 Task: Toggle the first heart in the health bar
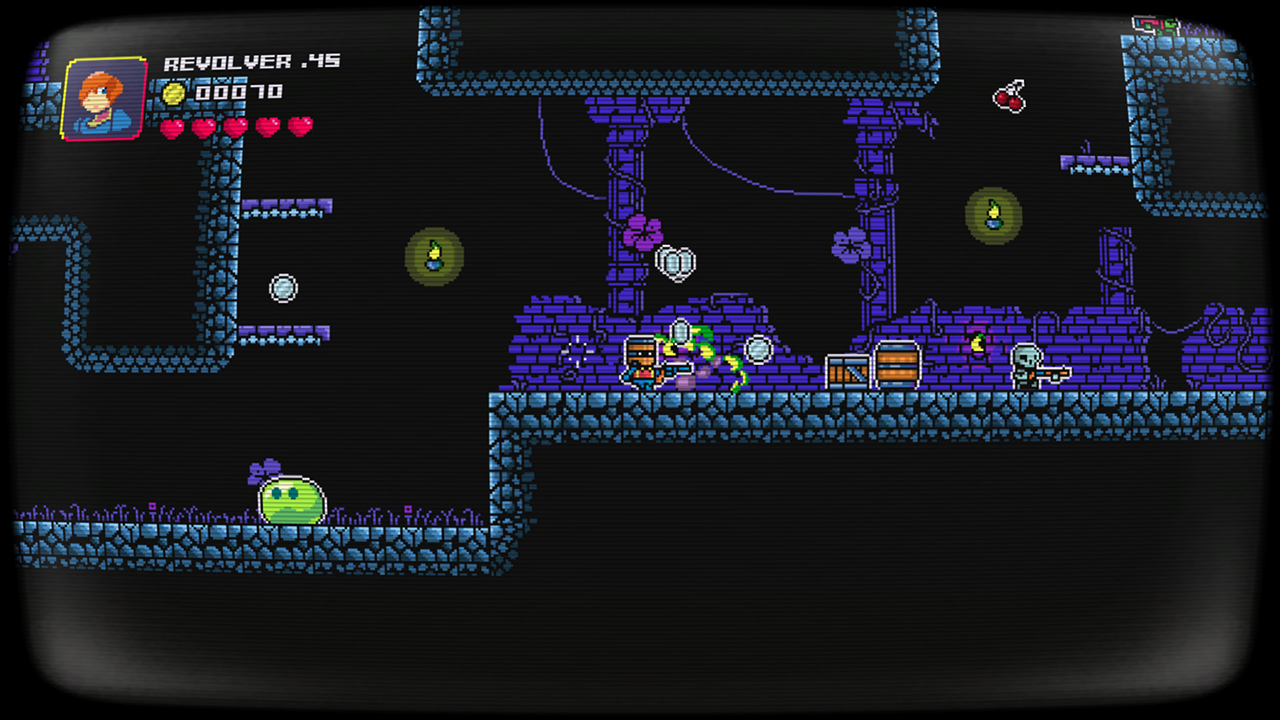171,128
